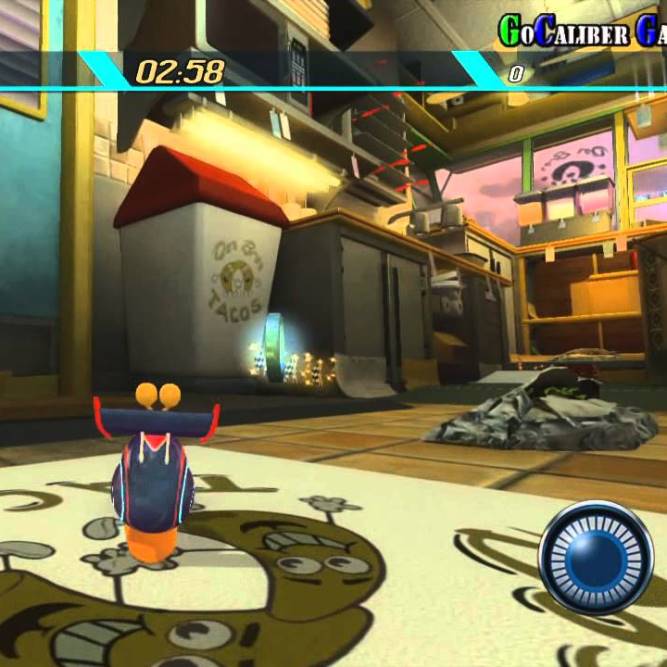Activate the blue circular boost gauge
667x667 pixels.
click(596, 558)
